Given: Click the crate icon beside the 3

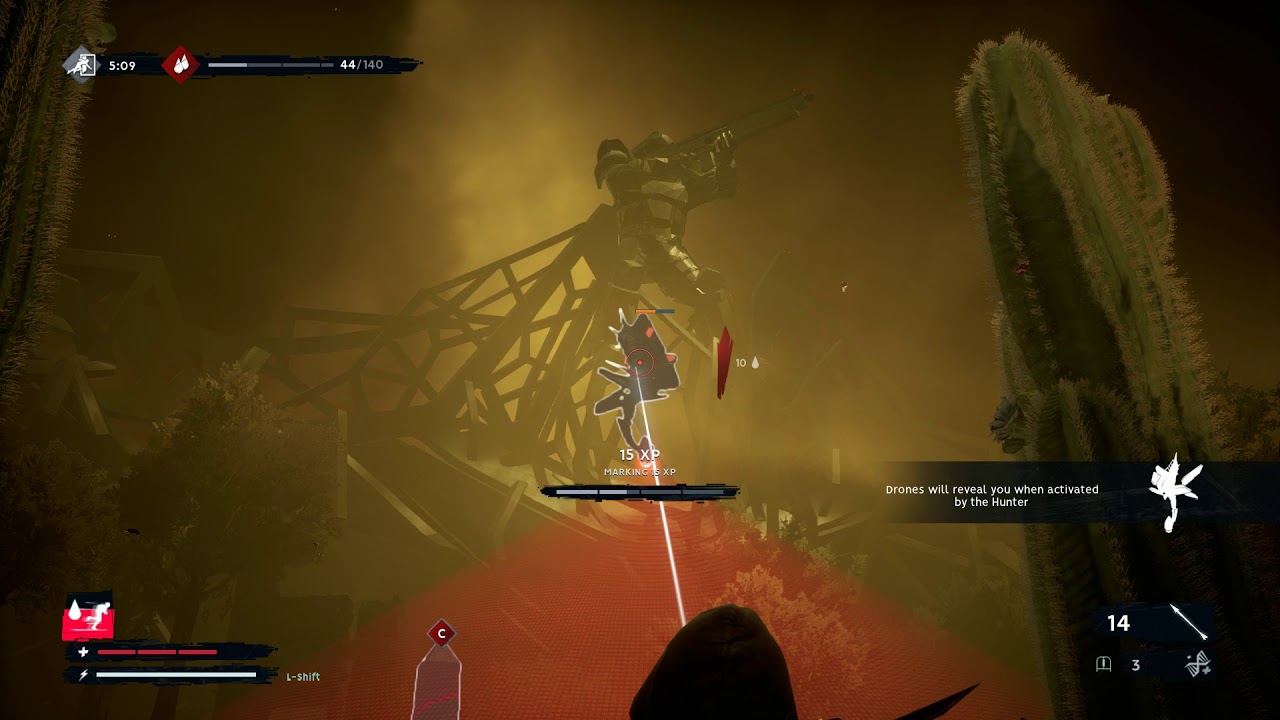Looking at the screenshot, I should [1104, 664].
